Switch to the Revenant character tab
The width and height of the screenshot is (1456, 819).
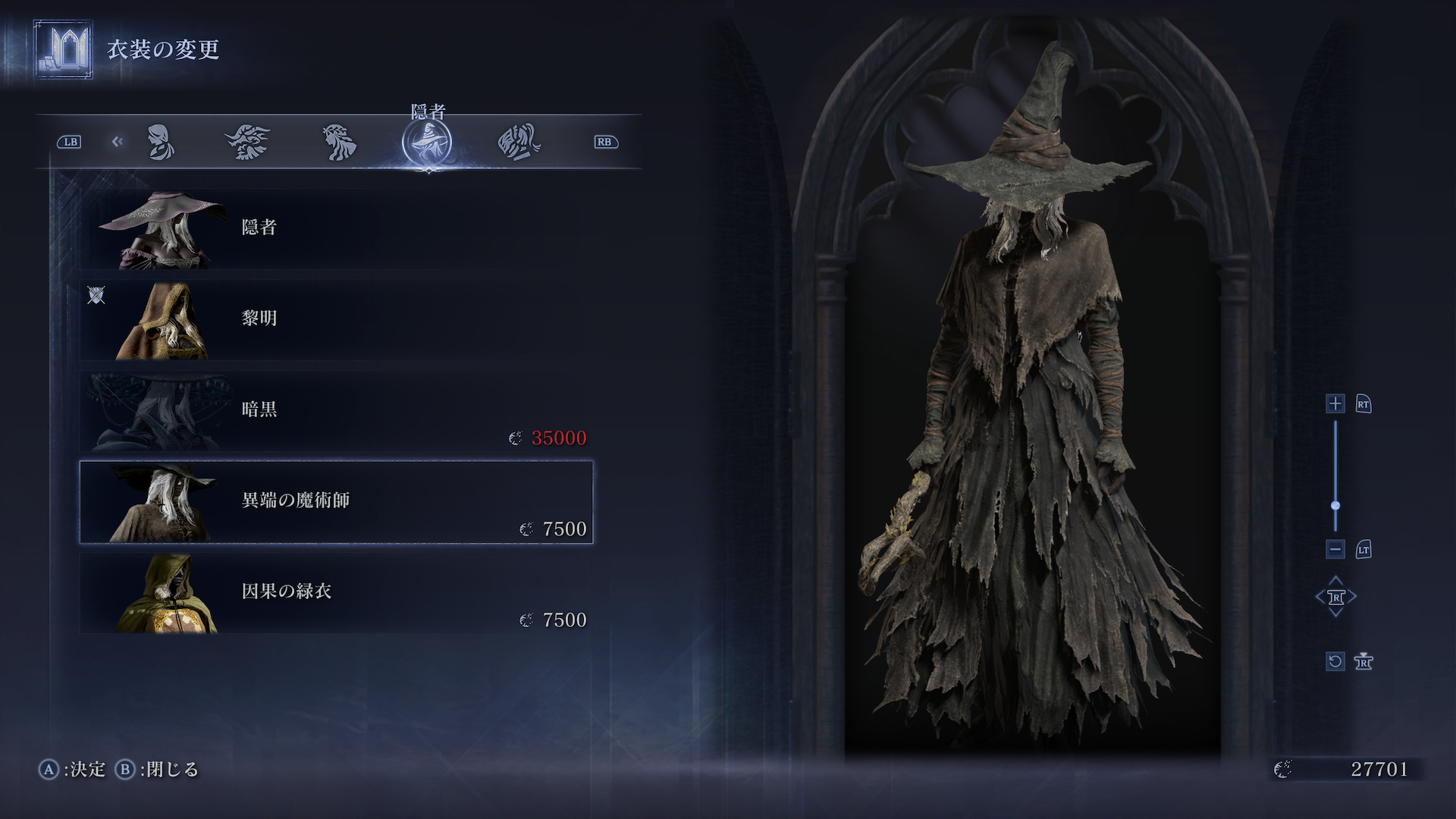339,142
